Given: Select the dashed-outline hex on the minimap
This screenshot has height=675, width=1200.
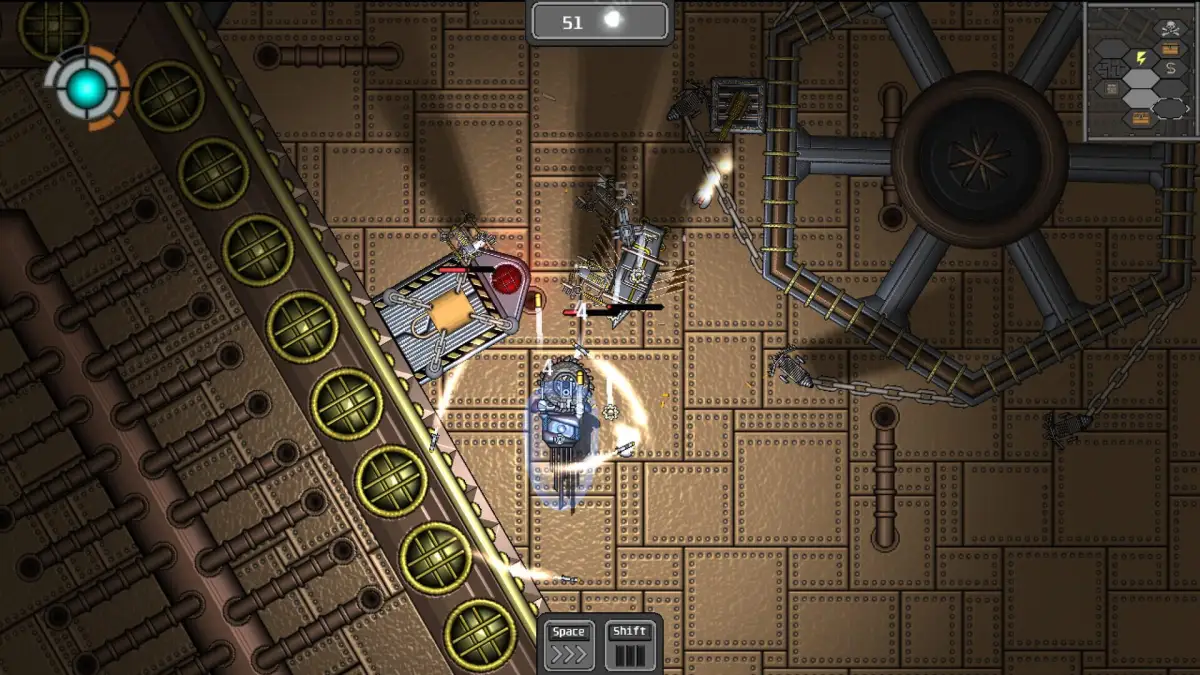Looking at the screenshot, I should 1170,107.
